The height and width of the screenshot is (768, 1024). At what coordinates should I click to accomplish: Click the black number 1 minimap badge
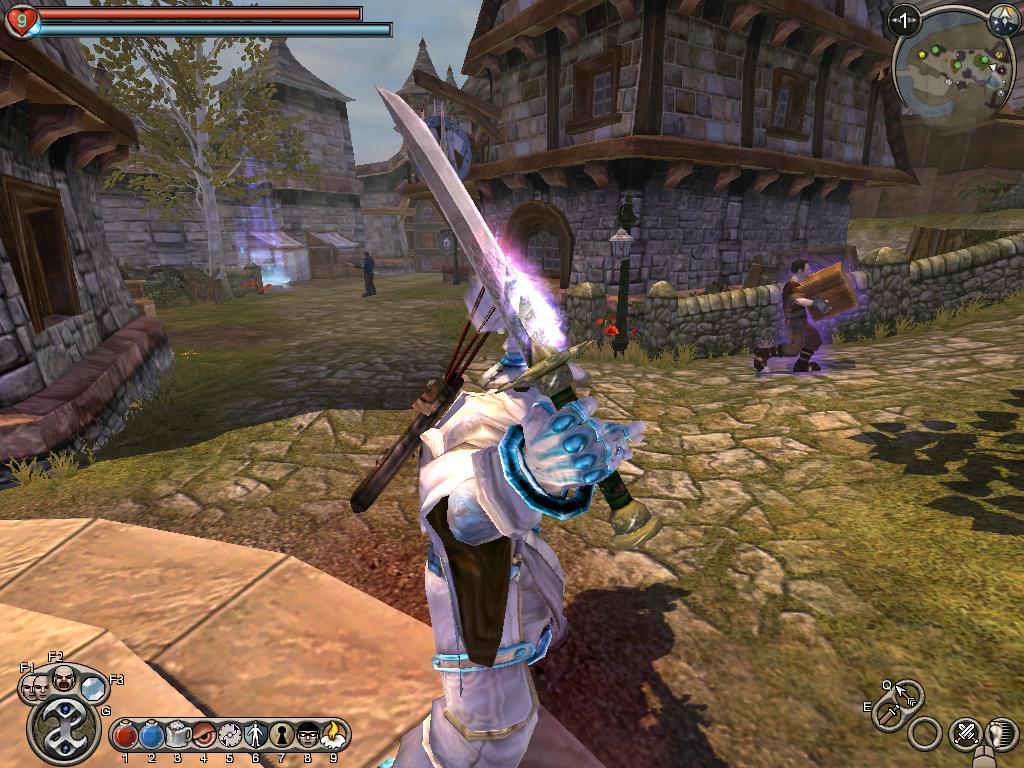(x=904, y=18)
